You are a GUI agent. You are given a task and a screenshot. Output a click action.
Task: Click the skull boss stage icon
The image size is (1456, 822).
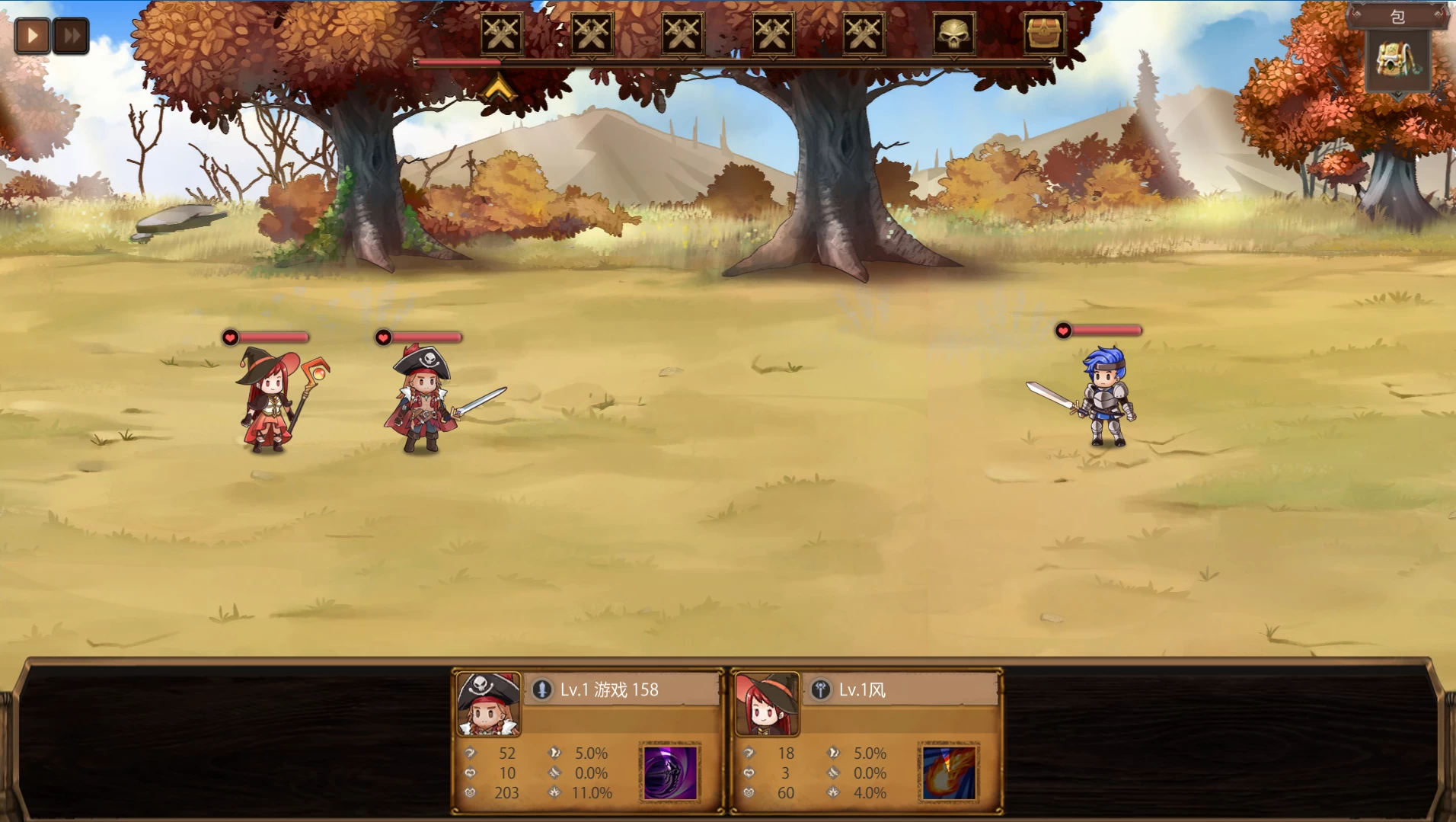pos(953,34)
